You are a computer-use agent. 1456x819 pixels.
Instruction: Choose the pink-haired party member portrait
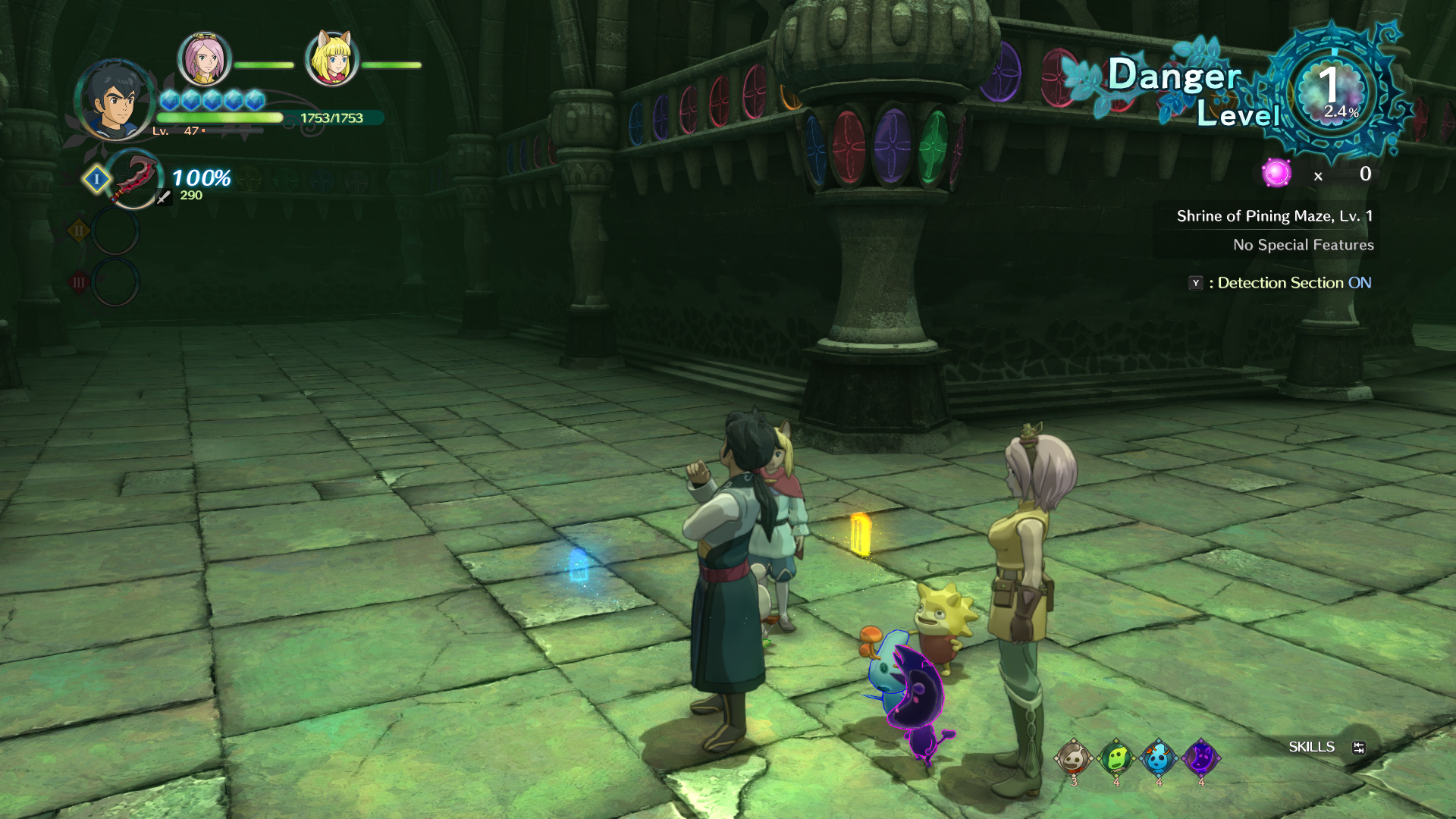203,59
